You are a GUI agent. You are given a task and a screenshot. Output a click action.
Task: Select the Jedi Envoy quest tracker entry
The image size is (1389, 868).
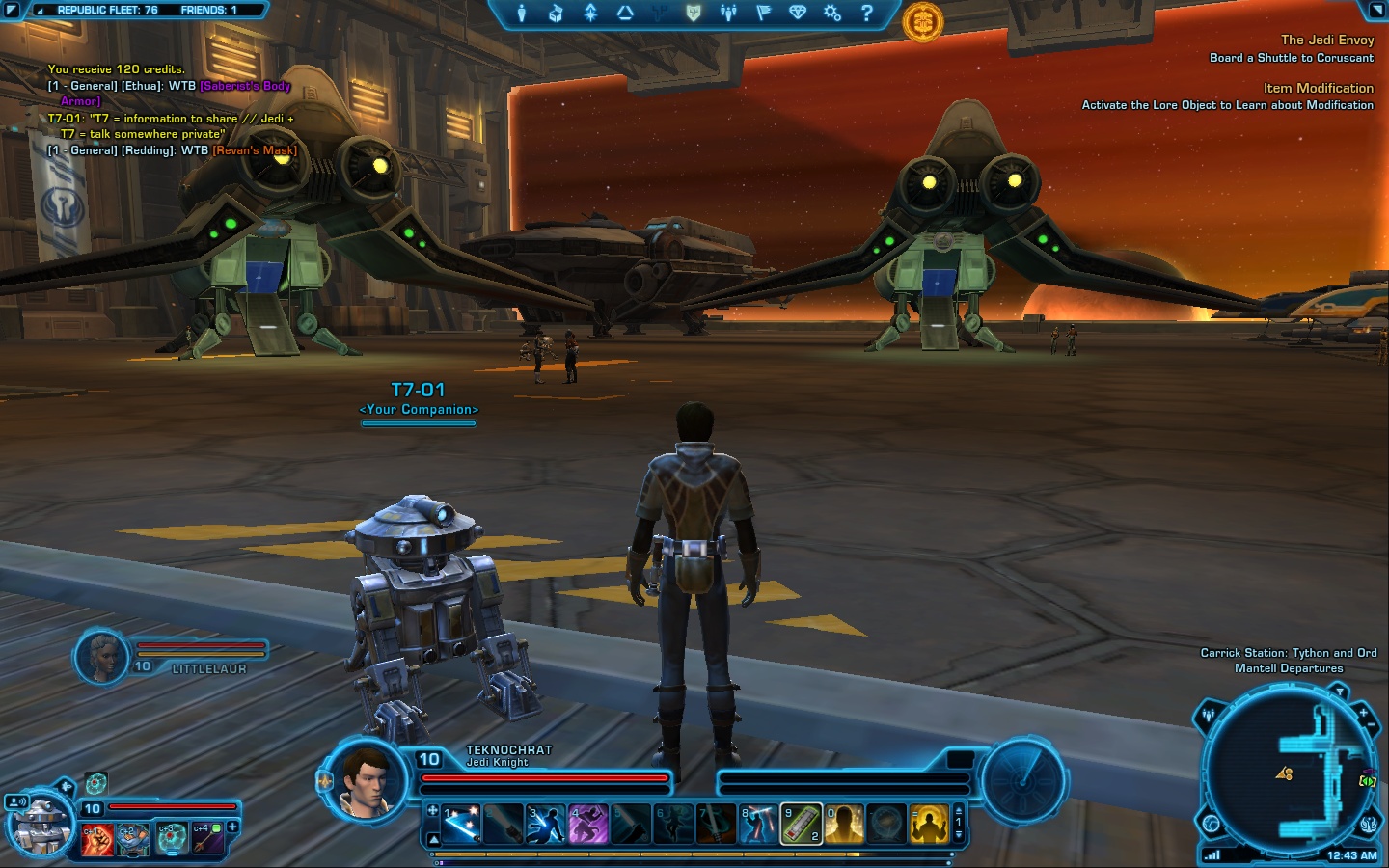click(1326, 40)
